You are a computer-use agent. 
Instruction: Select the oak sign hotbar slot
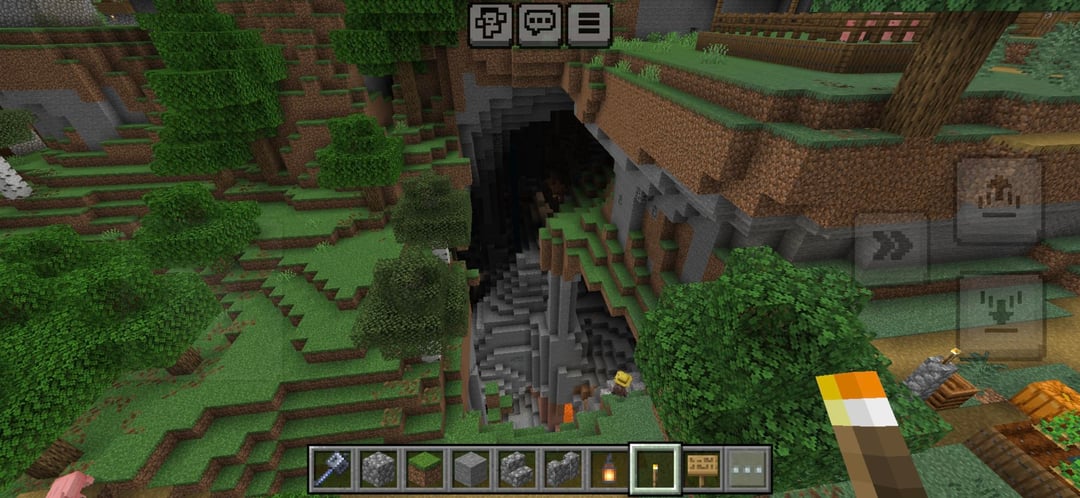702,468
